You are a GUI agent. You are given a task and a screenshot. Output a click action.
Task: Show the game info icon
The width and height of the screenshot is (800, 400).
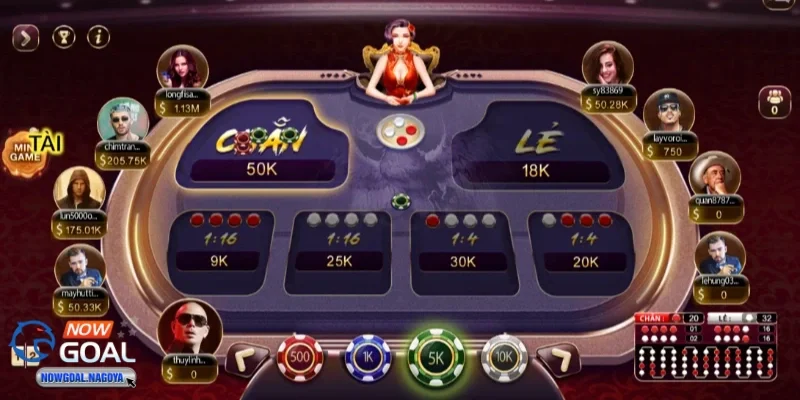tap(98, 38)
